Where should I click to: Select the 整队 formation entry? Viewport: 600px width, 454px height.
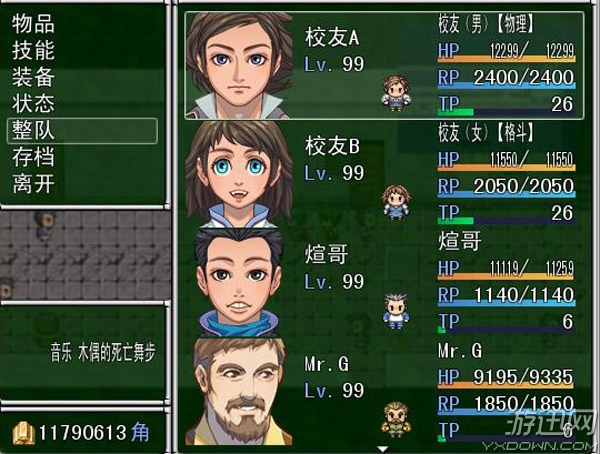[x=33, y=130]
